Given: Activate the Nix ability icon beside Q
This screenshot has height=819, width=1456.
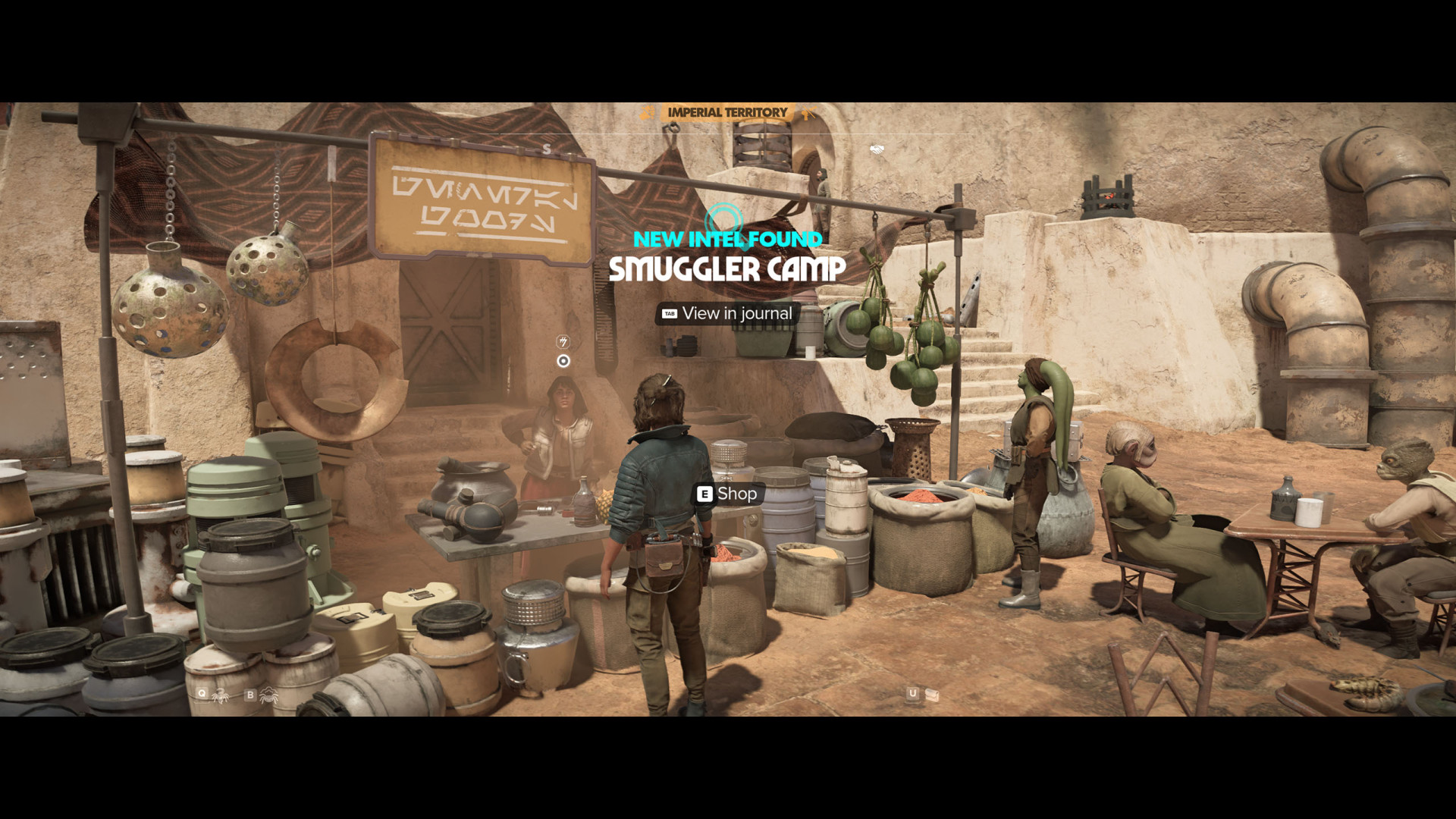Looking at the screenshot, I should (x=221, y=695).
